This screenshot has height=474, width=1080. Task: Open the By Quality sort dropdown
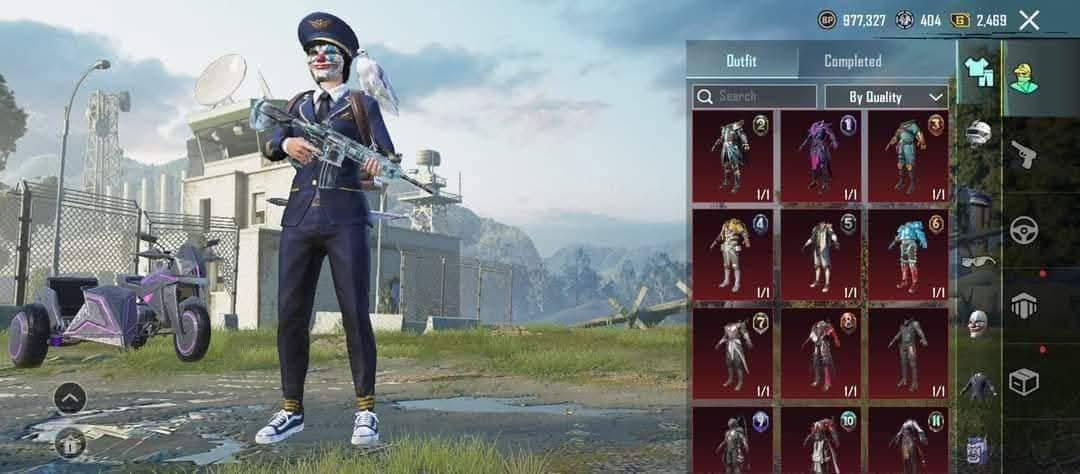[885, 97]
